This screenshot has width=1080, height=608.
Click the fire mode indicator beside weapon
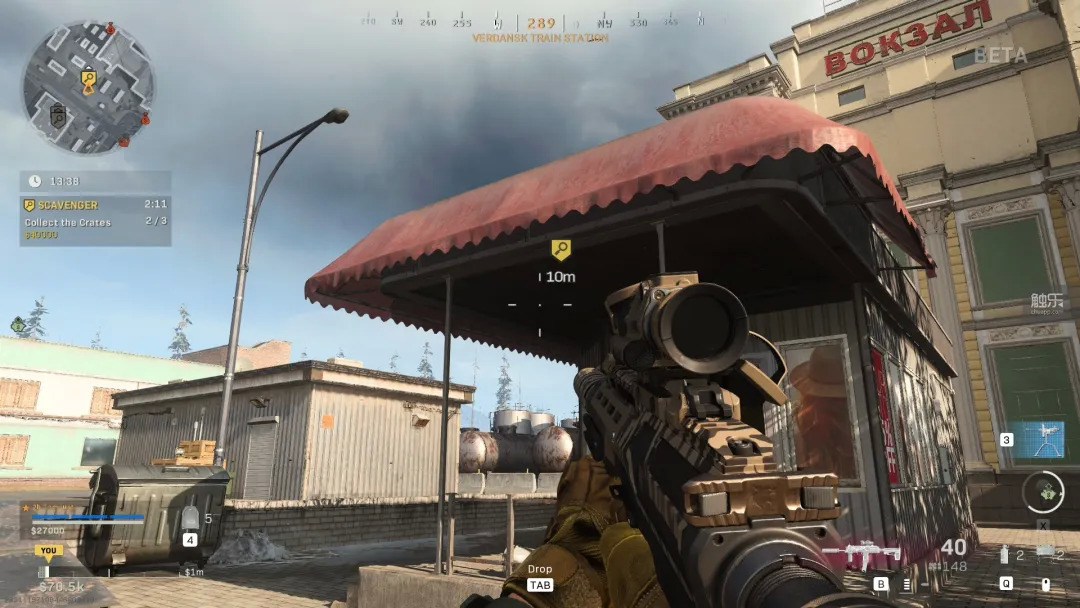pos(907,584)
